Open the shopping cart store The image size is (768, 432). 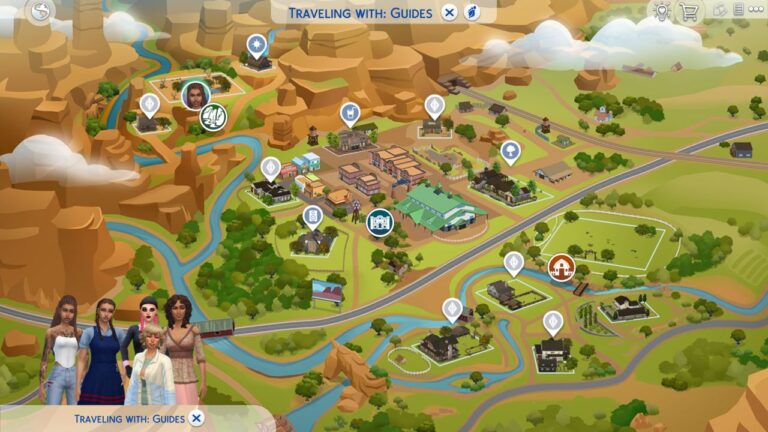click(689, 11)
